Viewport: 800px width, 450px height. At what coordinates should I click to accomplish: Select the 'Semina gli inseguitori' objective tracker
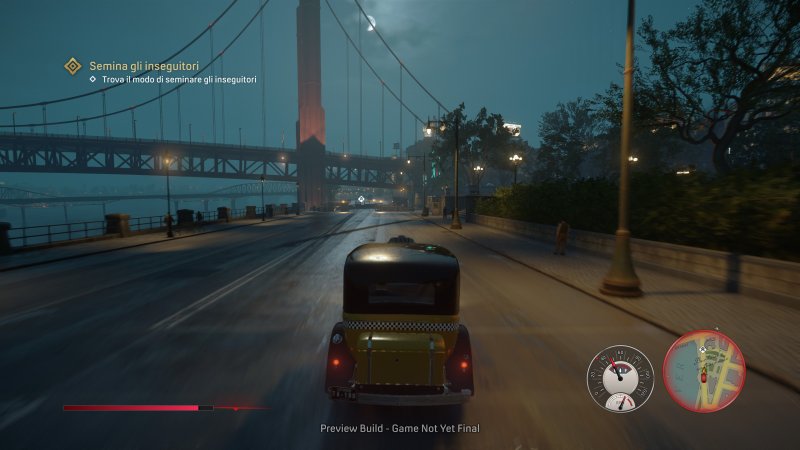(136, 66)
